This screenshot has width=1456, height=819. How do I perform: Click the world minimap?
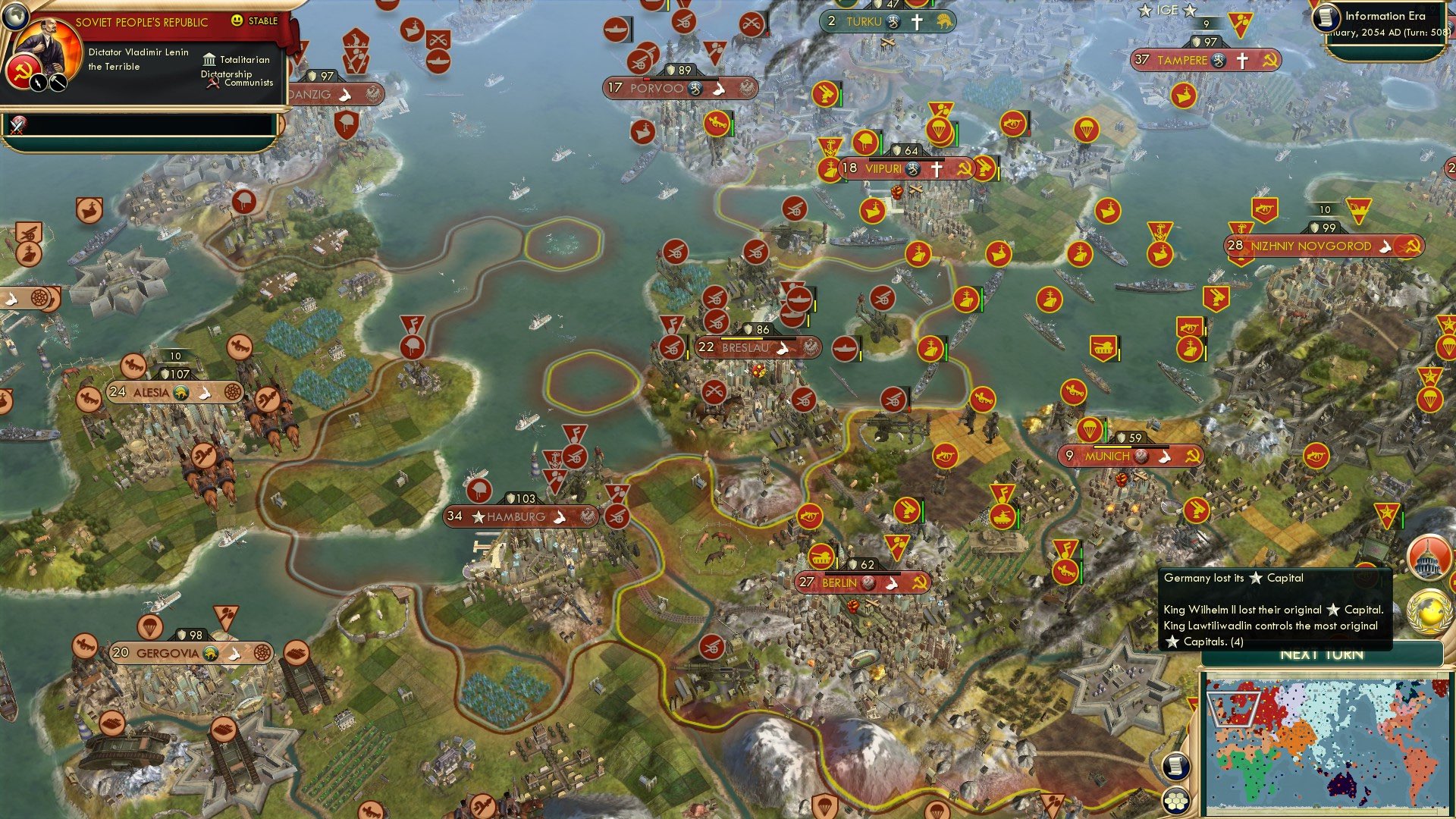(1326, 743)
